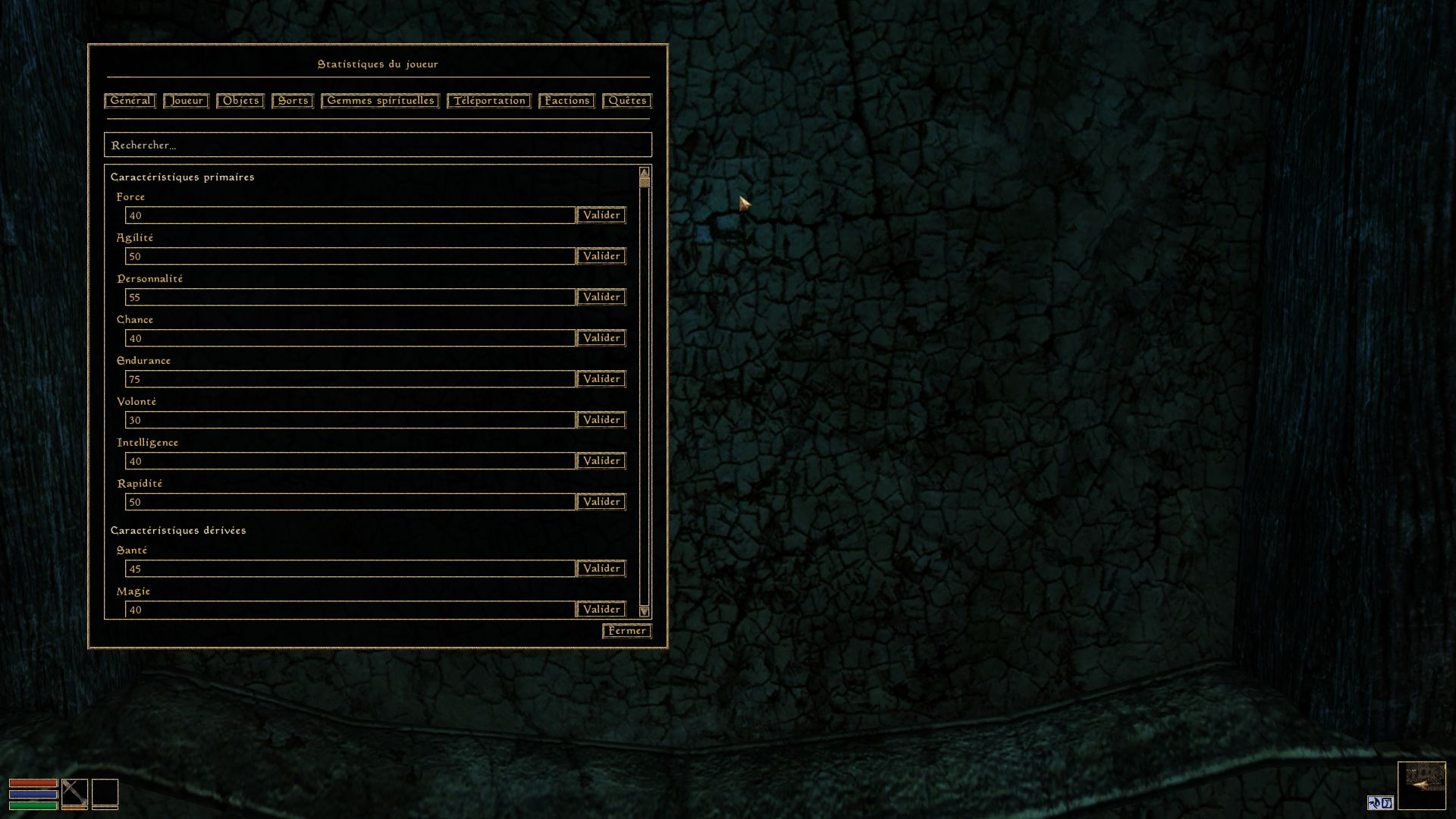1456x819 pixels.
Task: Confirm the Chance value with Valider
Action: (601, 338)
